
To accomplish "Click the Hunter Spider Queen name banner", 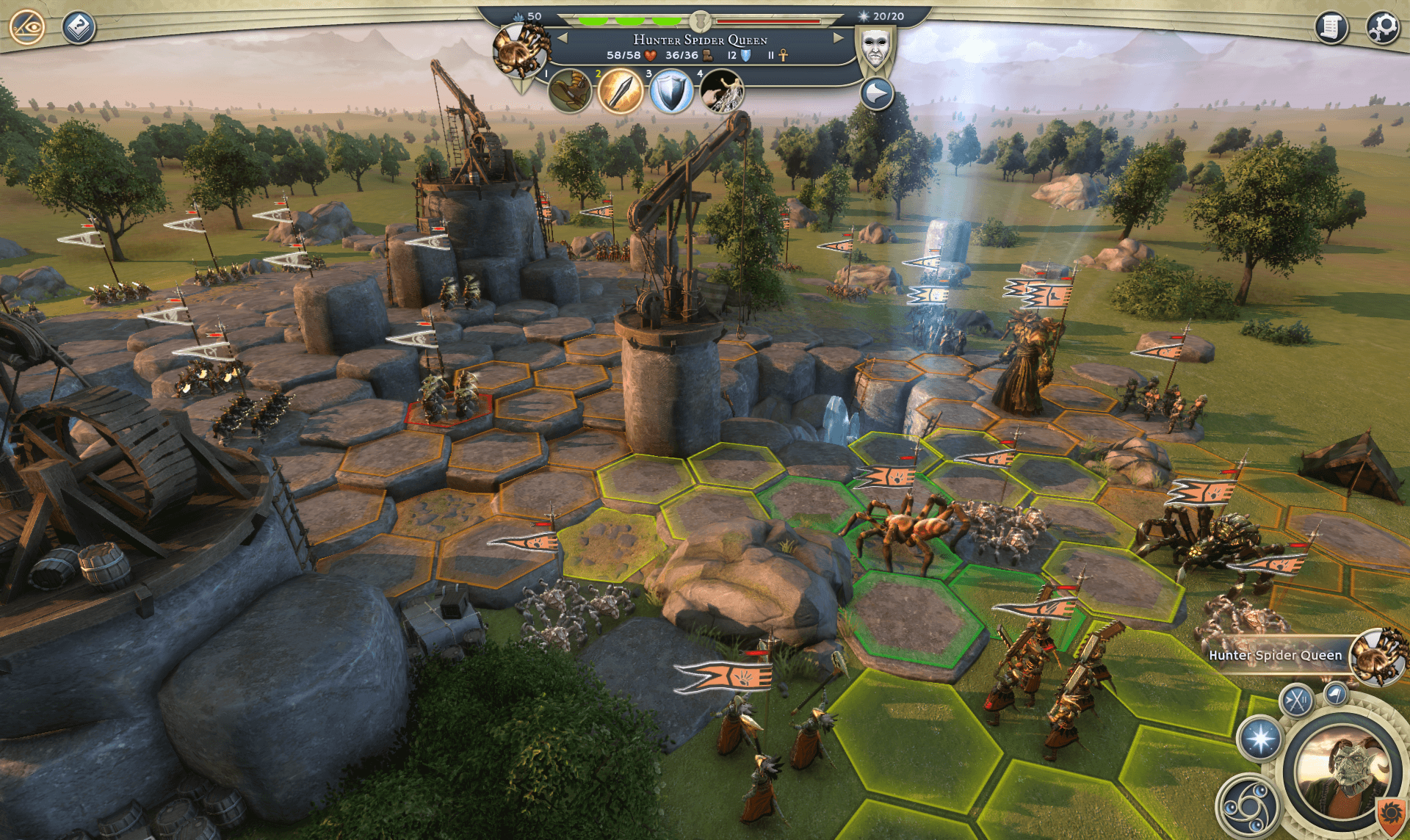I will [1274, 655].
